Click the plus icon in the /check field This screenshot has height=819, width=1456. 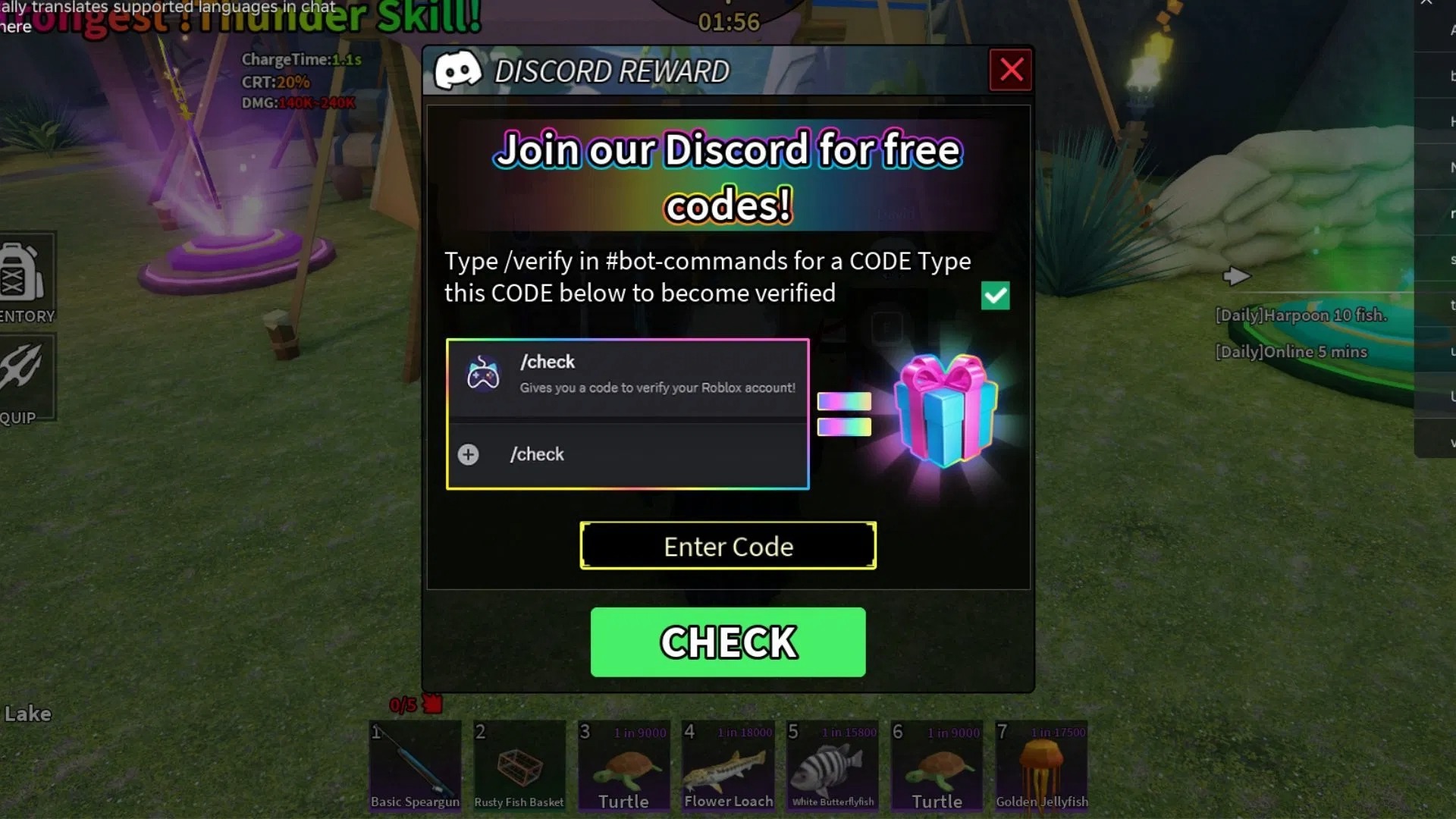468,454
